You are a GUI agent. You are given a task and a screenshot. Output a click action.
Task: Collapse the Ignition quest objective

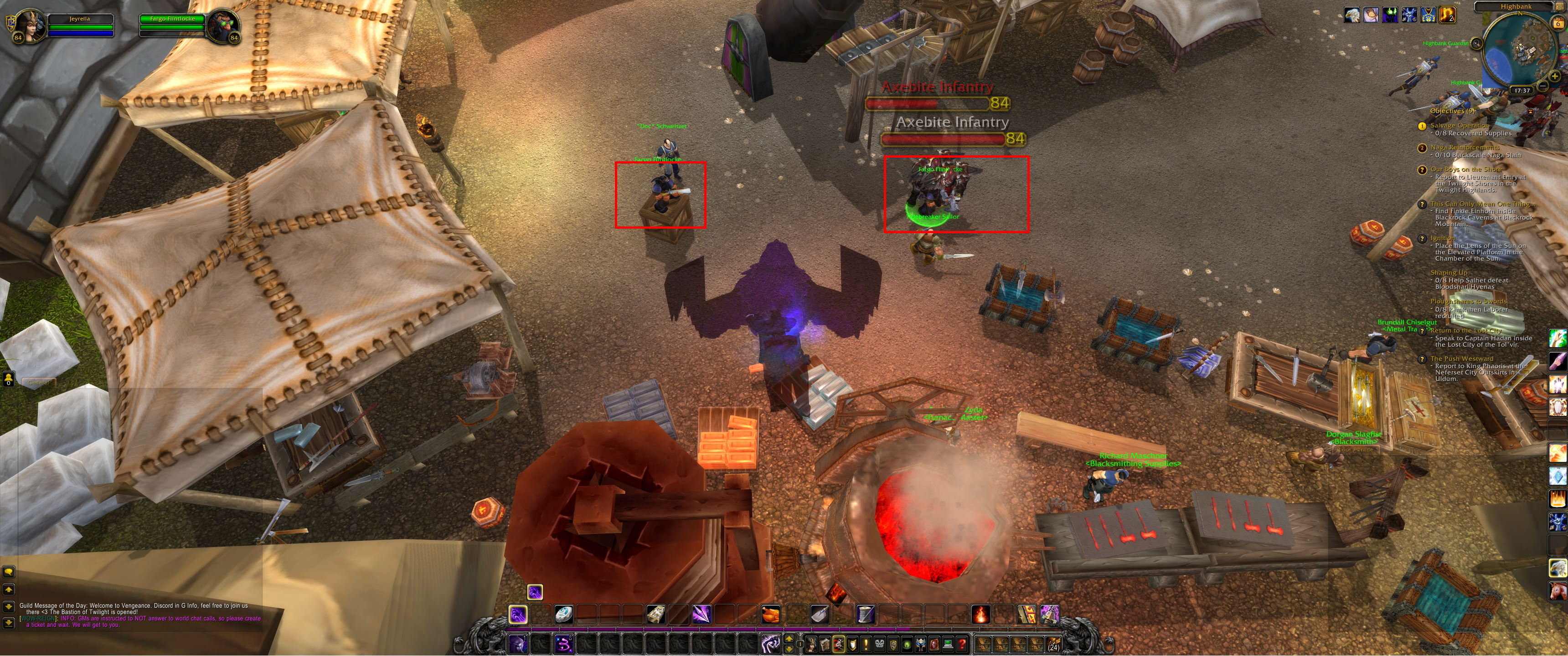[x=1443, y=239]
